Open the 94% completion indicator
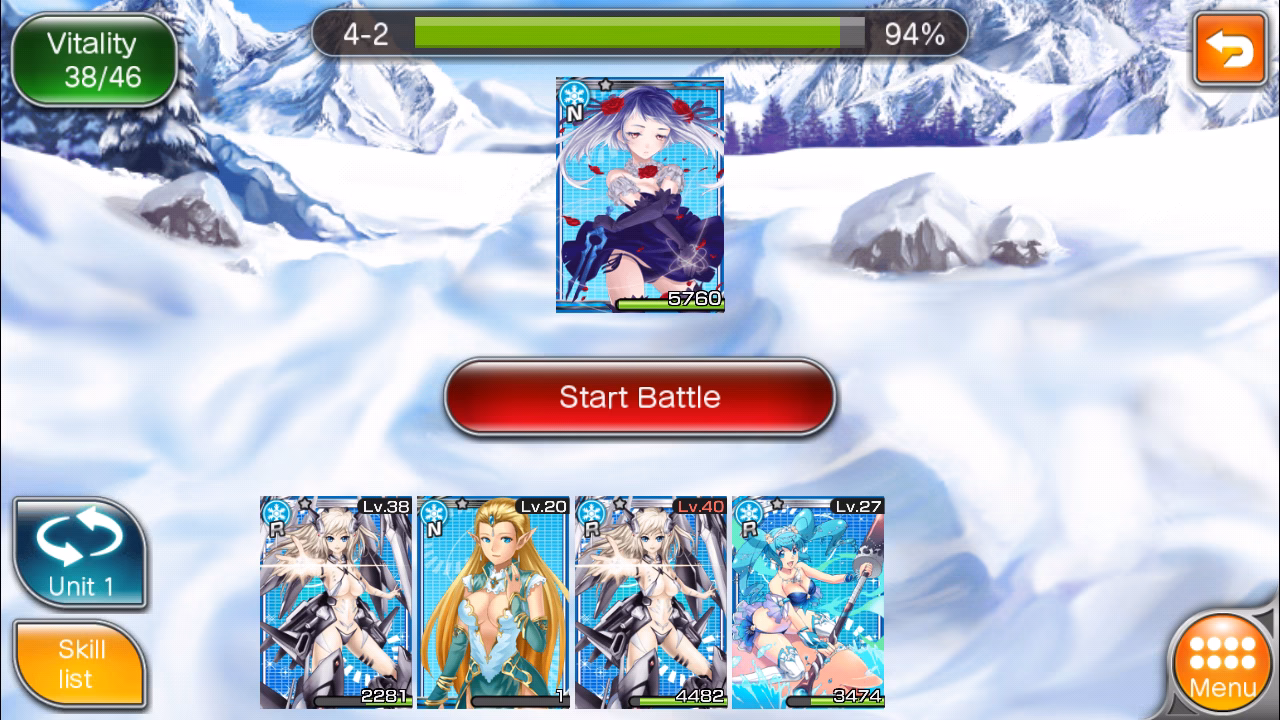 (915, 33)
